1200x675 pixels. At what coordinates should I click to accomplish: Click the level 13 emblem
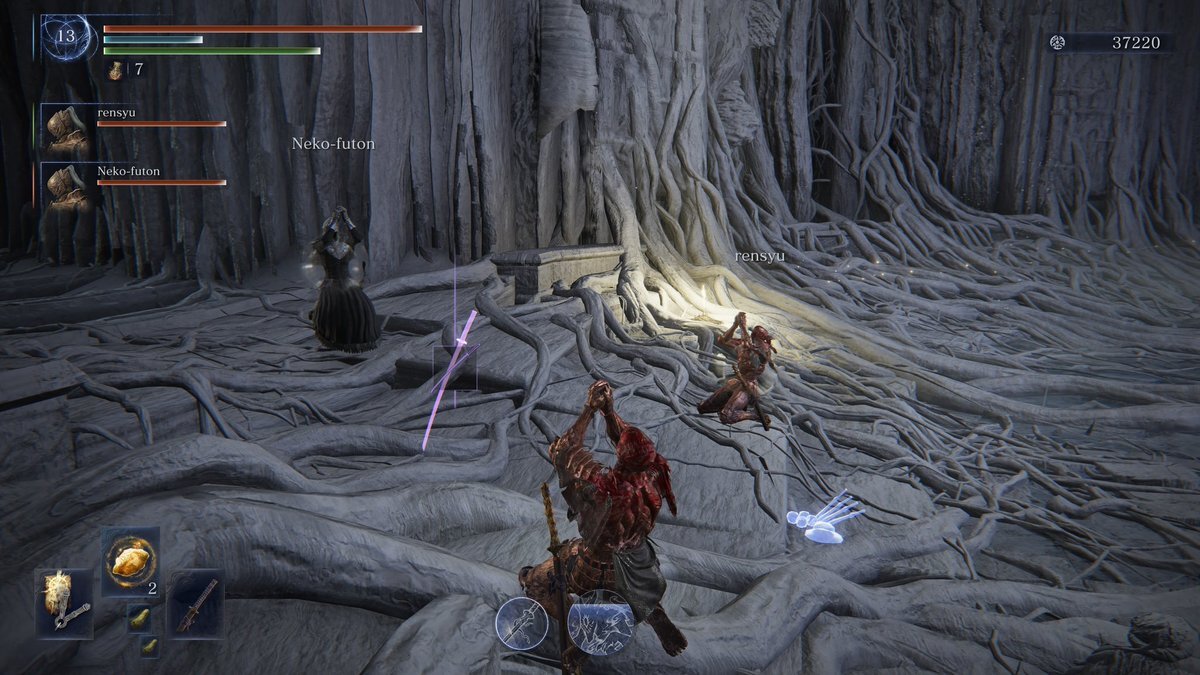point(67,37)
